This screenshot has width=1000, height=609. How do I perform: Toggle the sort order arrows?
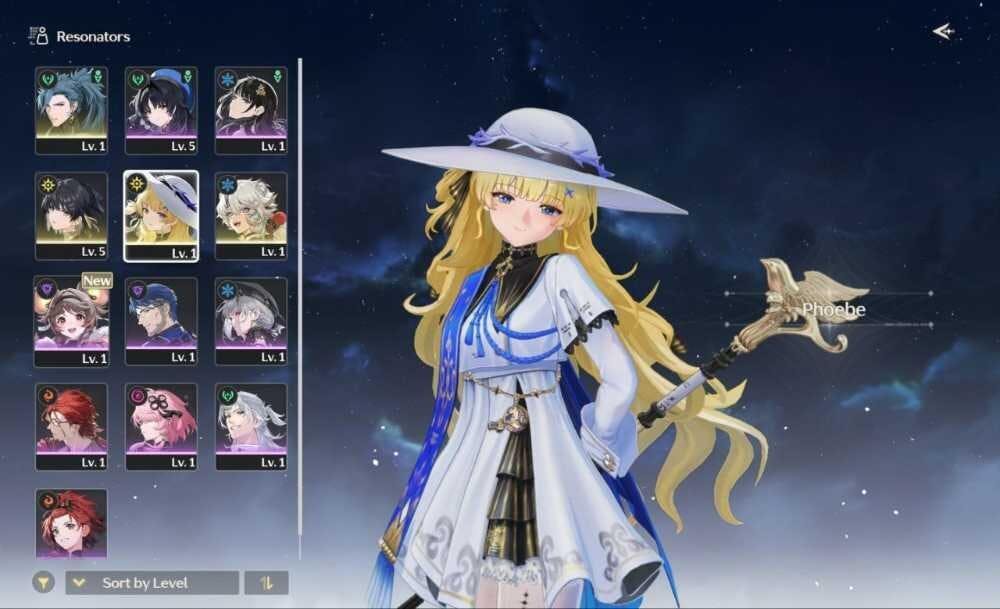pos(266,583)
